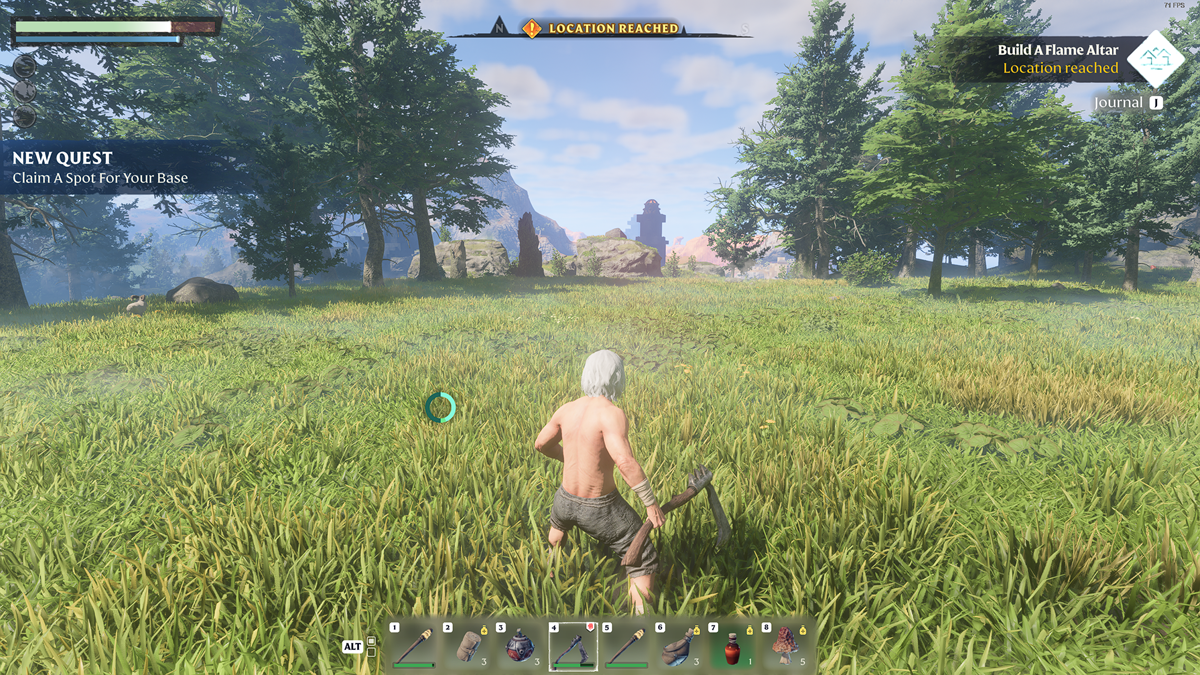Select the water flask in slot 6
1200x675 pixels.
pos(679,646)
